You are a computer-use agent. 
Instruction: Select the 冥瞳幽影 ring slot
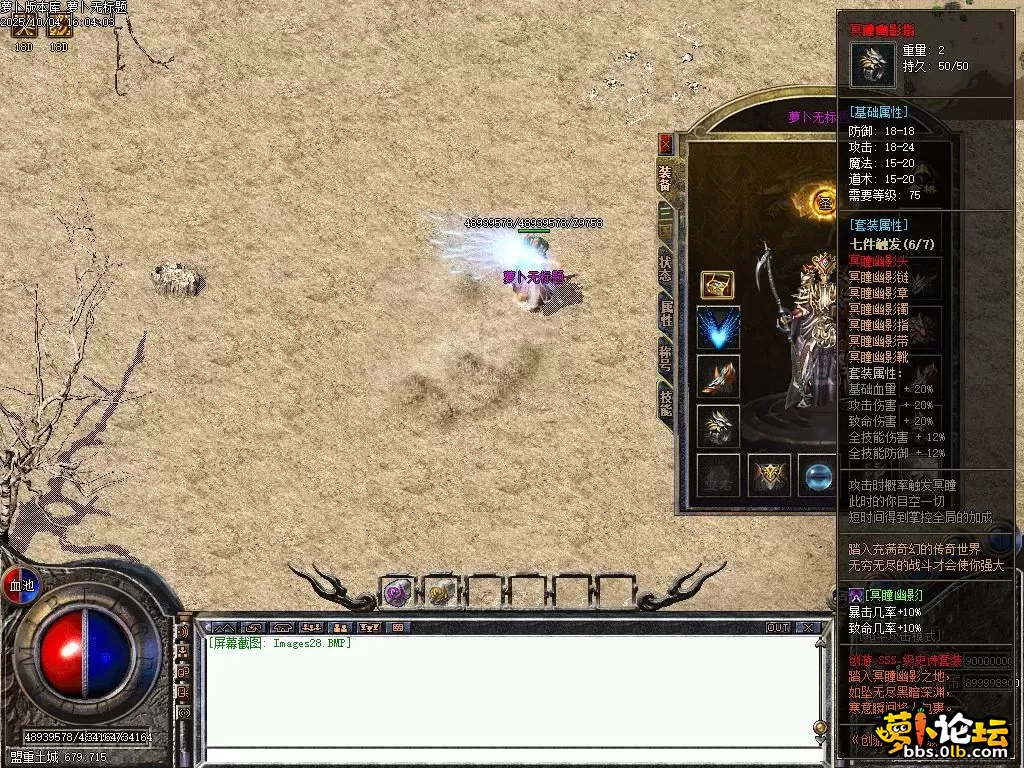point(718,425)
